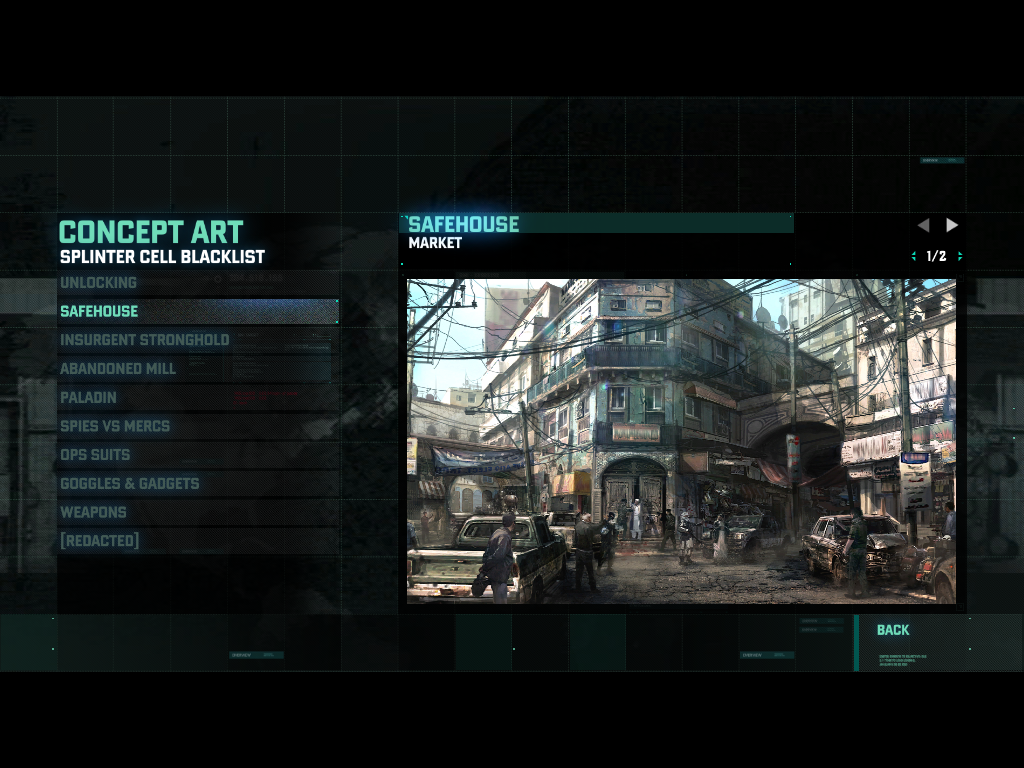
Task: Open the [Redacted] entry
Action: pos(99,541)
